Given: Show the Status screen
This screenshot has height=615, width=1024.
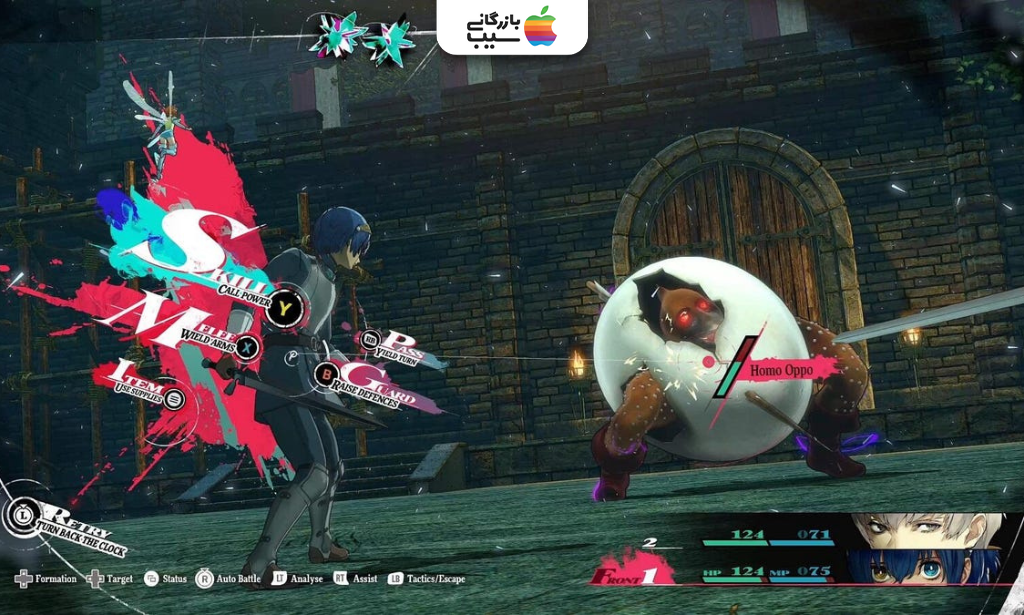Looking at the screenshot, I should (x=166, y=579).
